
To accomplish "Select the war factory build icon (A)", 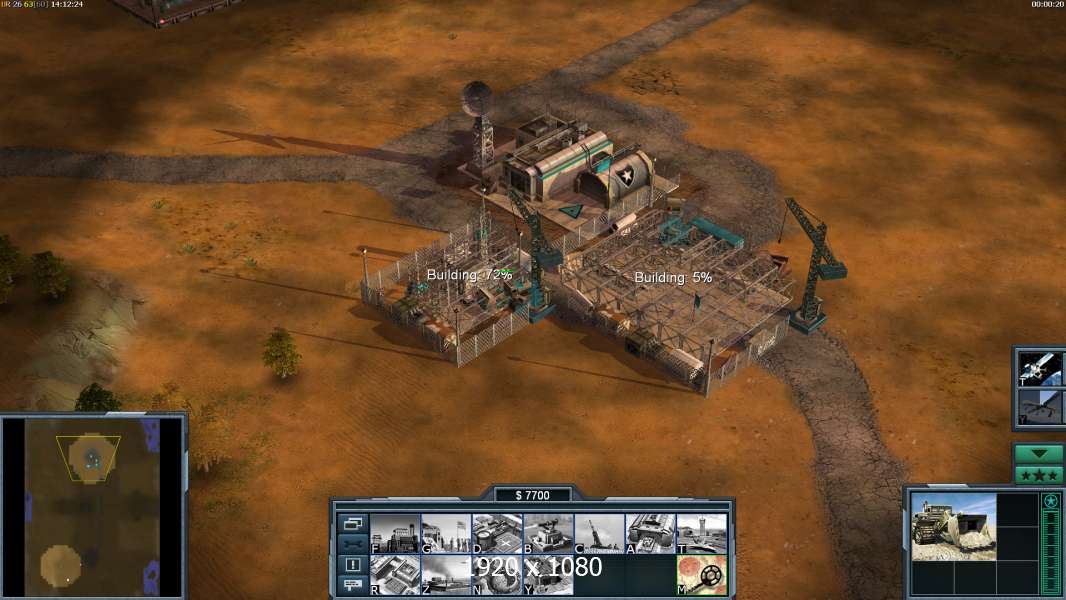I will tap(650, 533).
